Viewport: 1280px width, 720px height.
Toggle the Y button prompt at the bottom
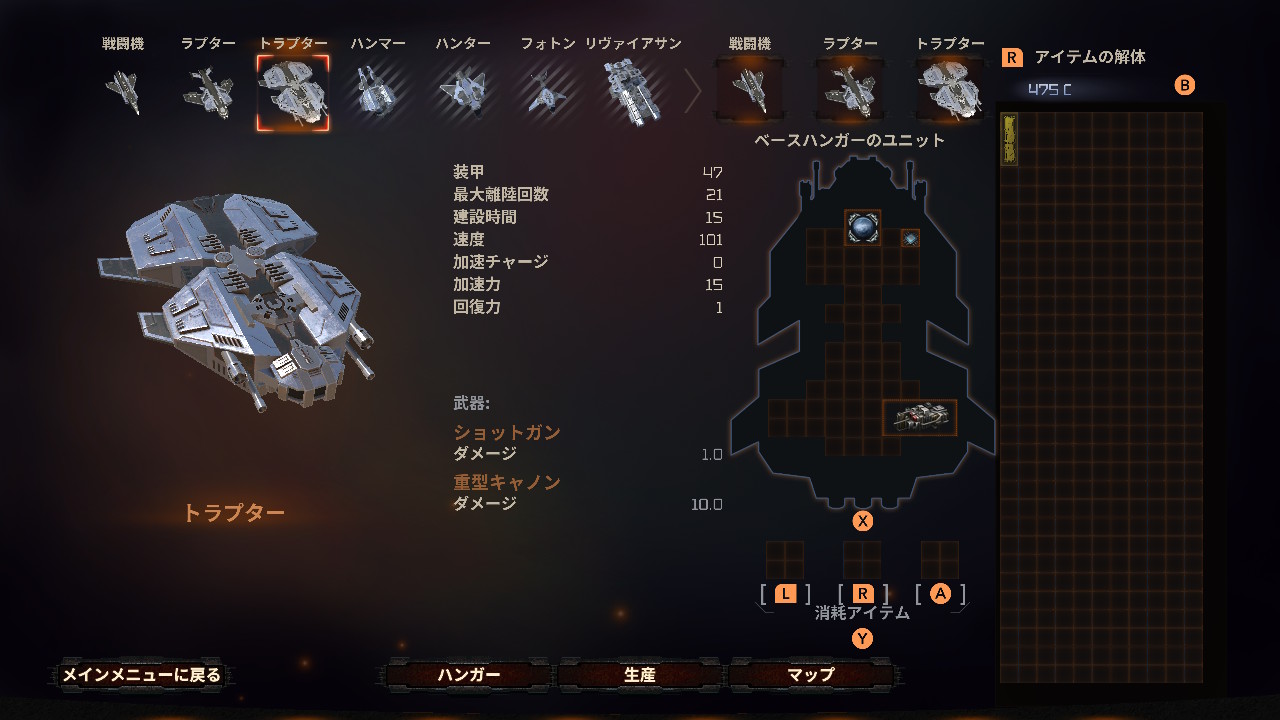tap(862, 637)
